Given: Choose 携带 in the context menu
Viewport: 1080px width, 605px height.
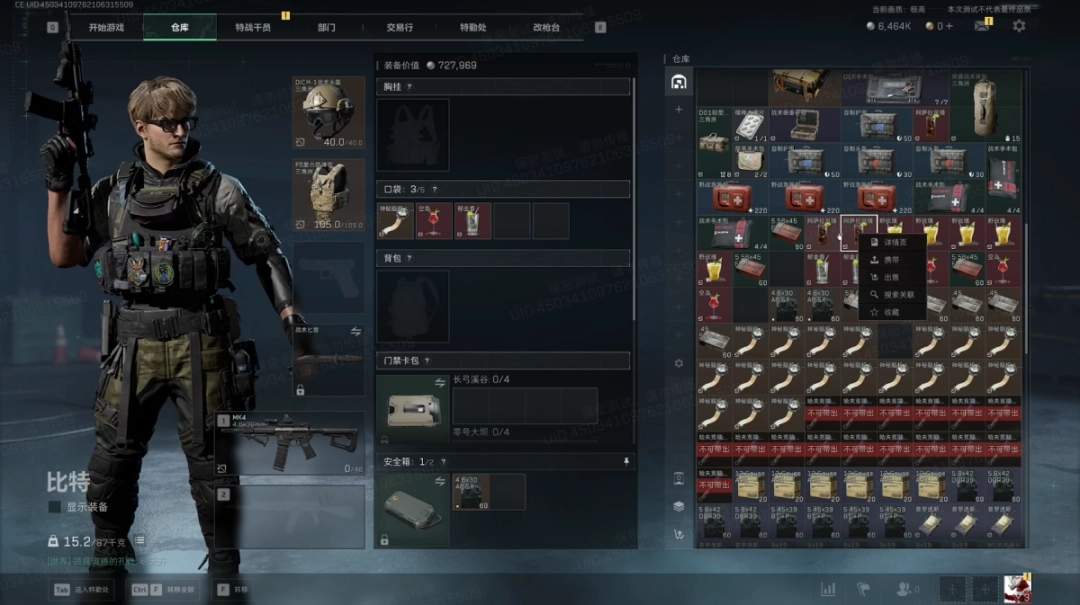Looking at the screenshot, I should point(890,260).
